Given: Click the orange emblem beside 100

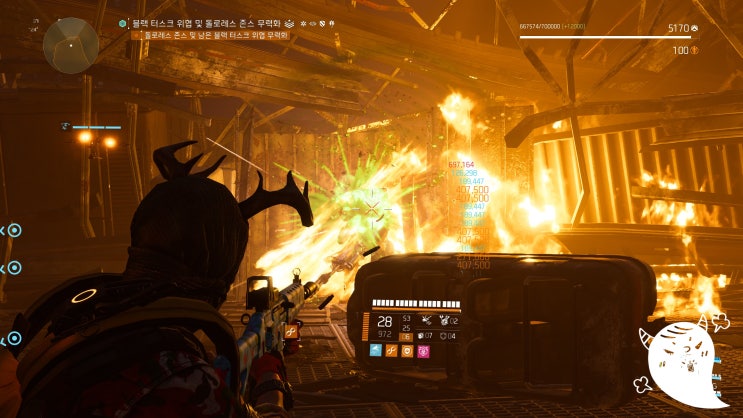Looking at the screenshot, I should point(695,50).
